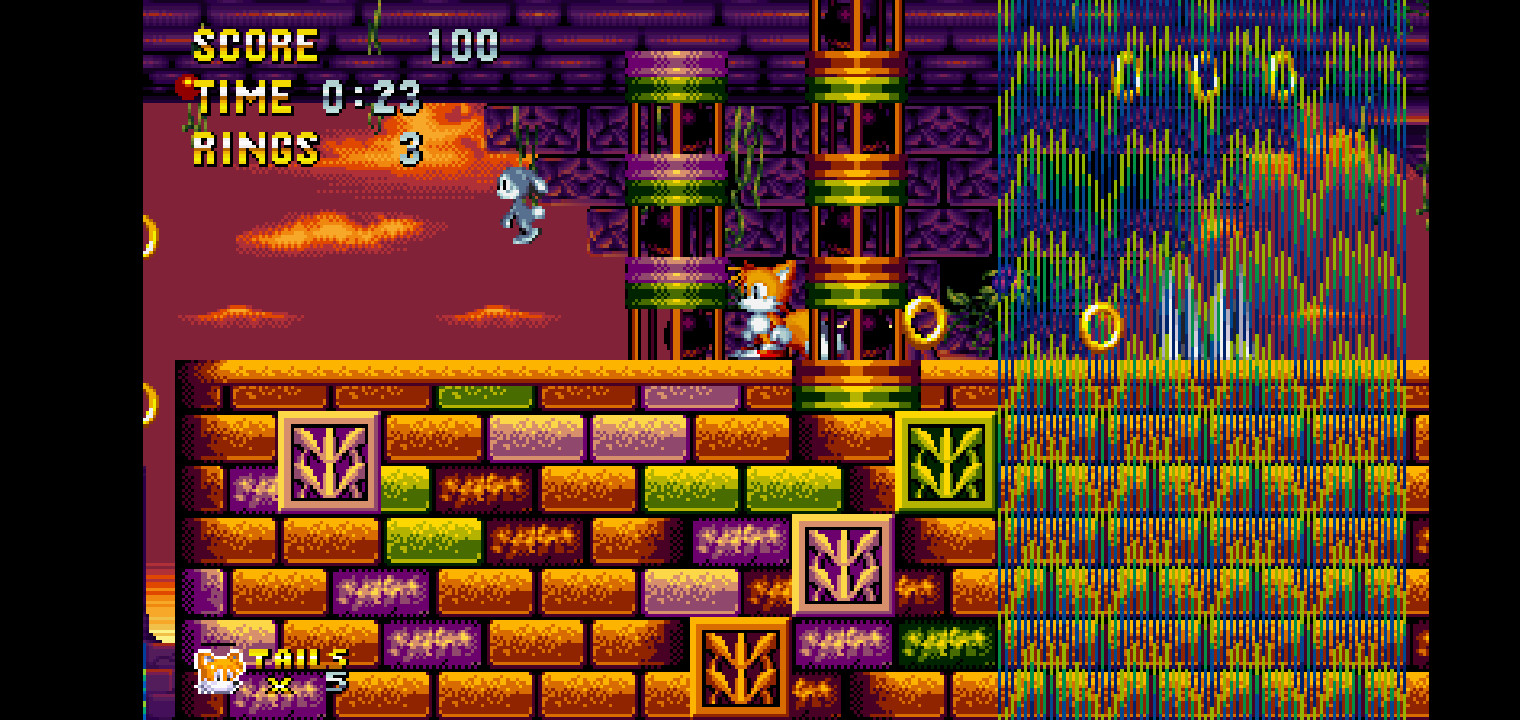Select the grey rabbit animal sprite
The height and width of the screenshot is (720, 1520).
point(520,204)
